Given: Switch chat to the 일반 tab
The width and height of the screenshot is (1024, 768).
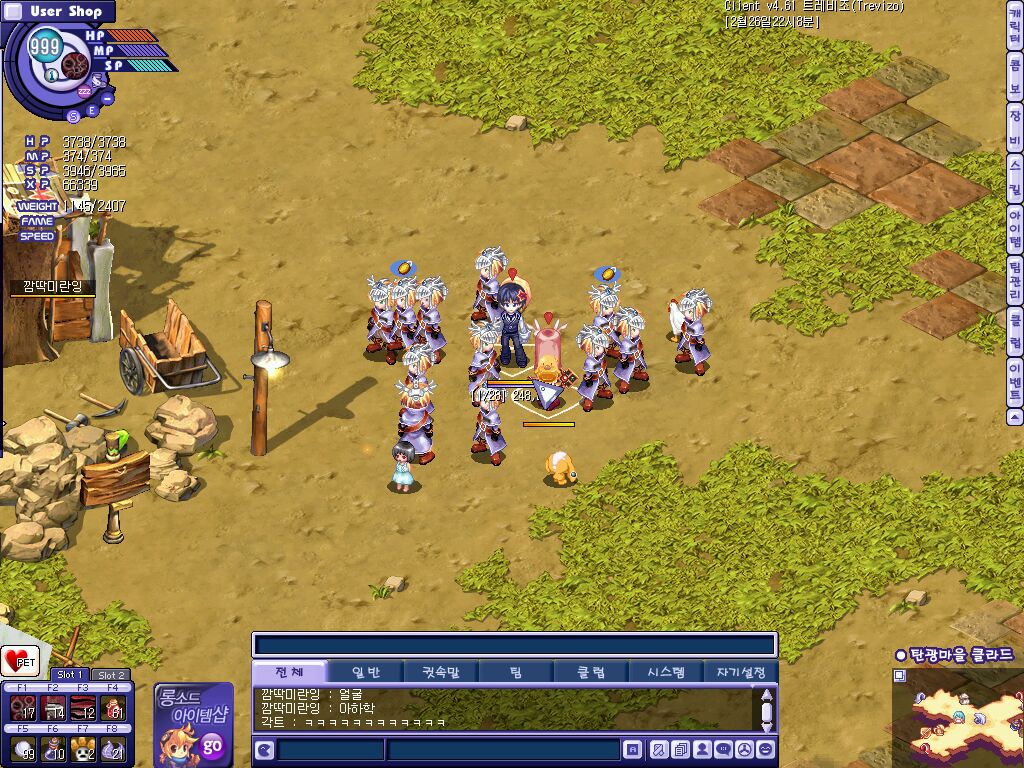Looking at the screenshot, I should click(364, 672).
